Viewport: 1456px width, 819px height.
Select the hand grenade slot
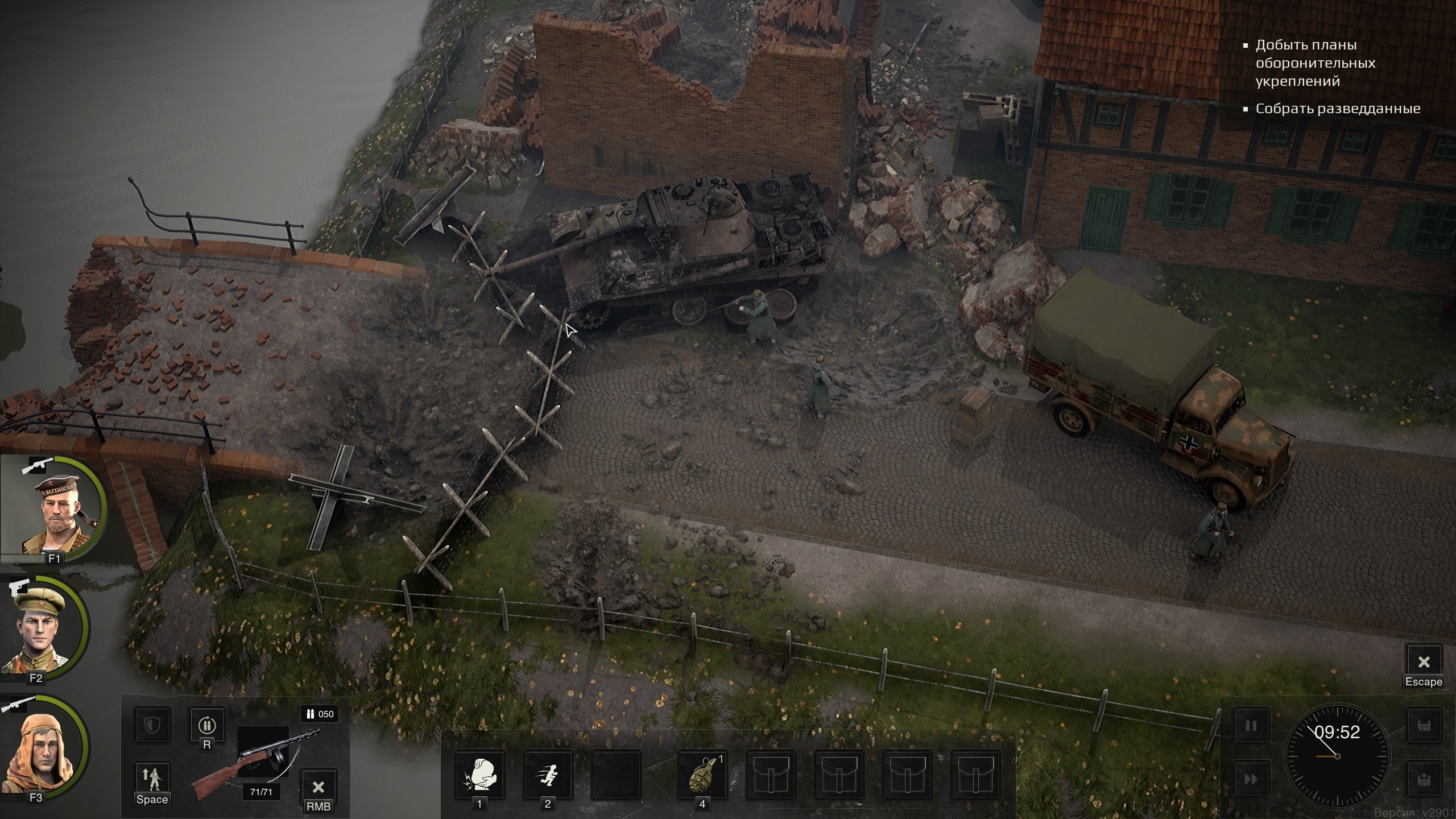click(x=702, y=775)
